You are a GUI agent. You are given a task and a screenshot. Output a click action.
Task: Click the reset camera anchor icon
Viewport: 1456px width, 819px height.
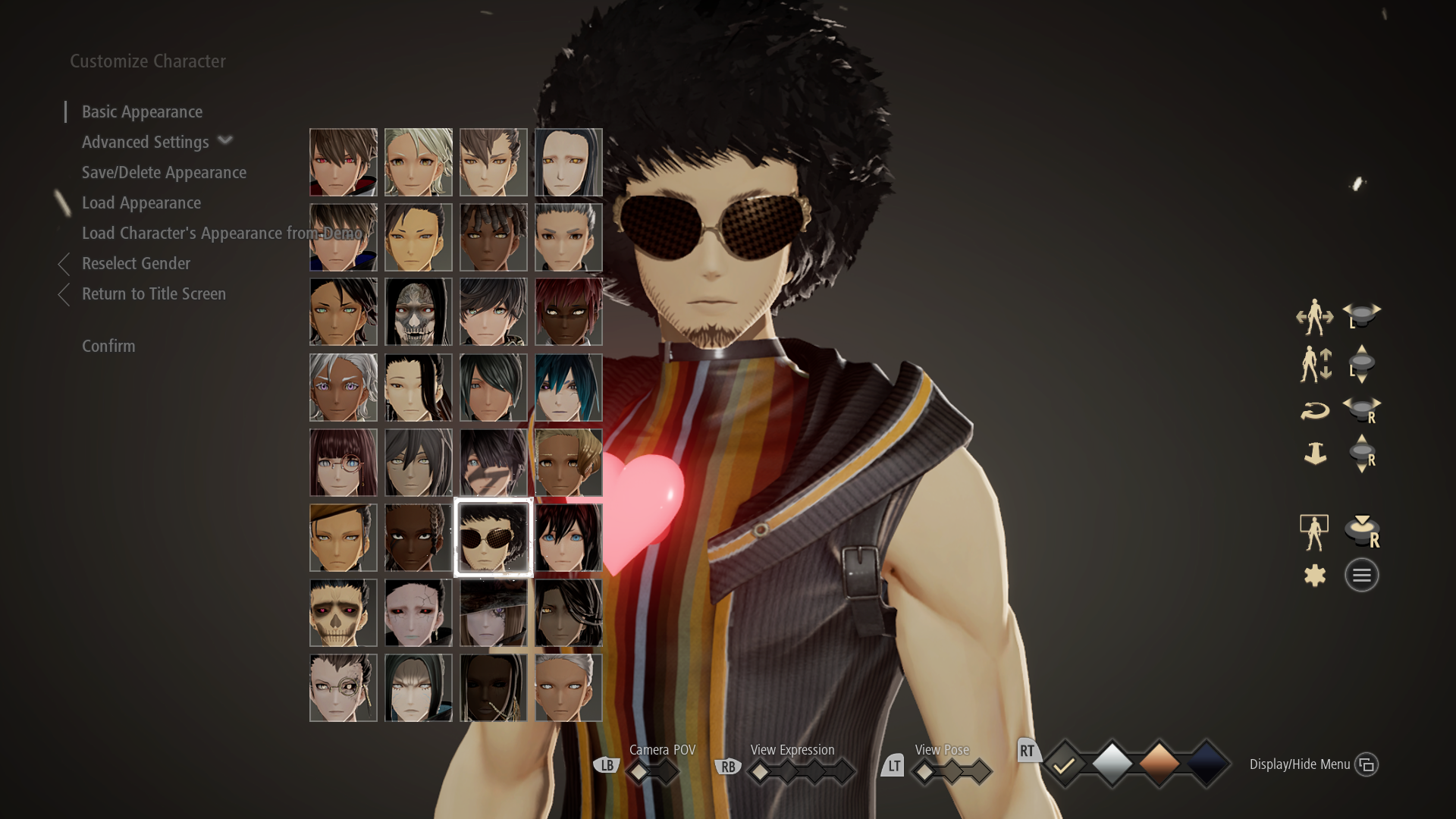point(1316,453)
